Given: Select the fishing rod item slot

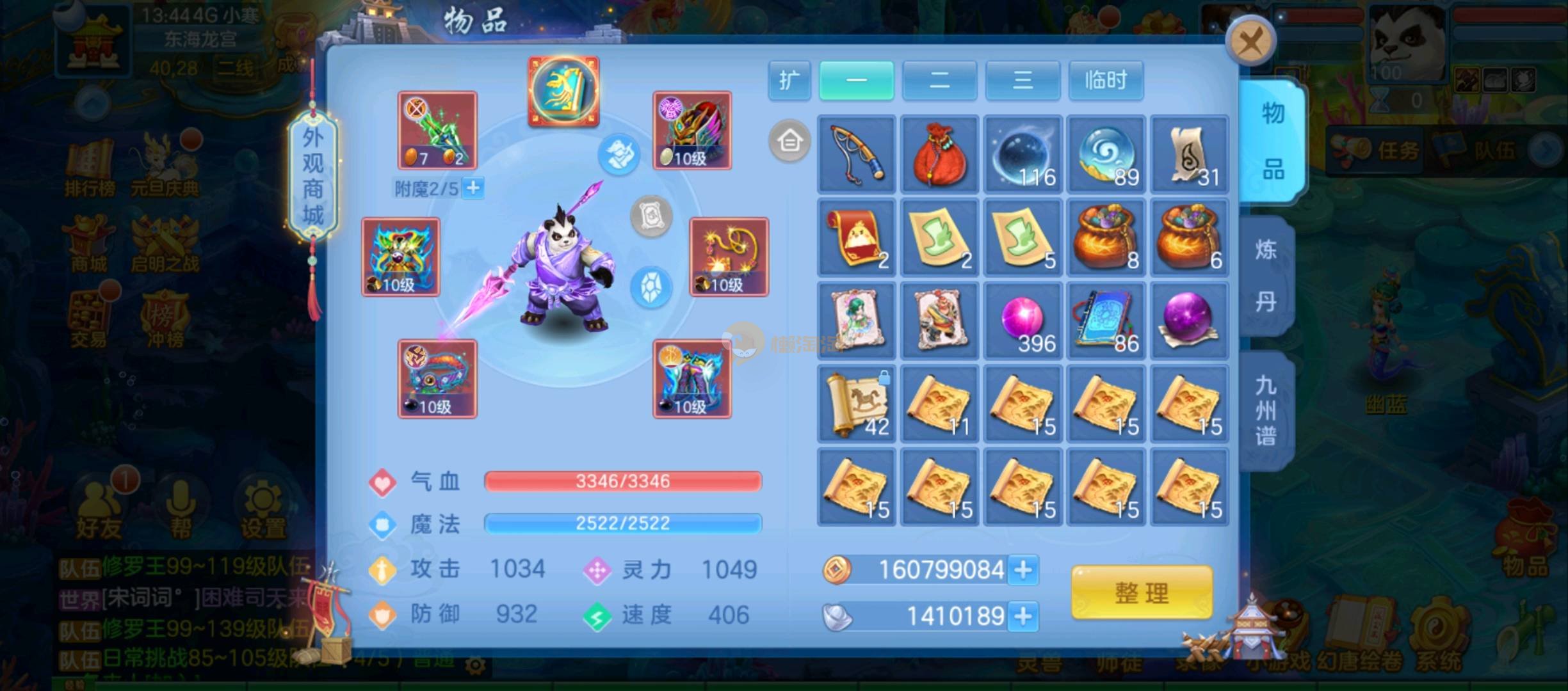Looking at the screenshot, I should [x=857, y=154].
